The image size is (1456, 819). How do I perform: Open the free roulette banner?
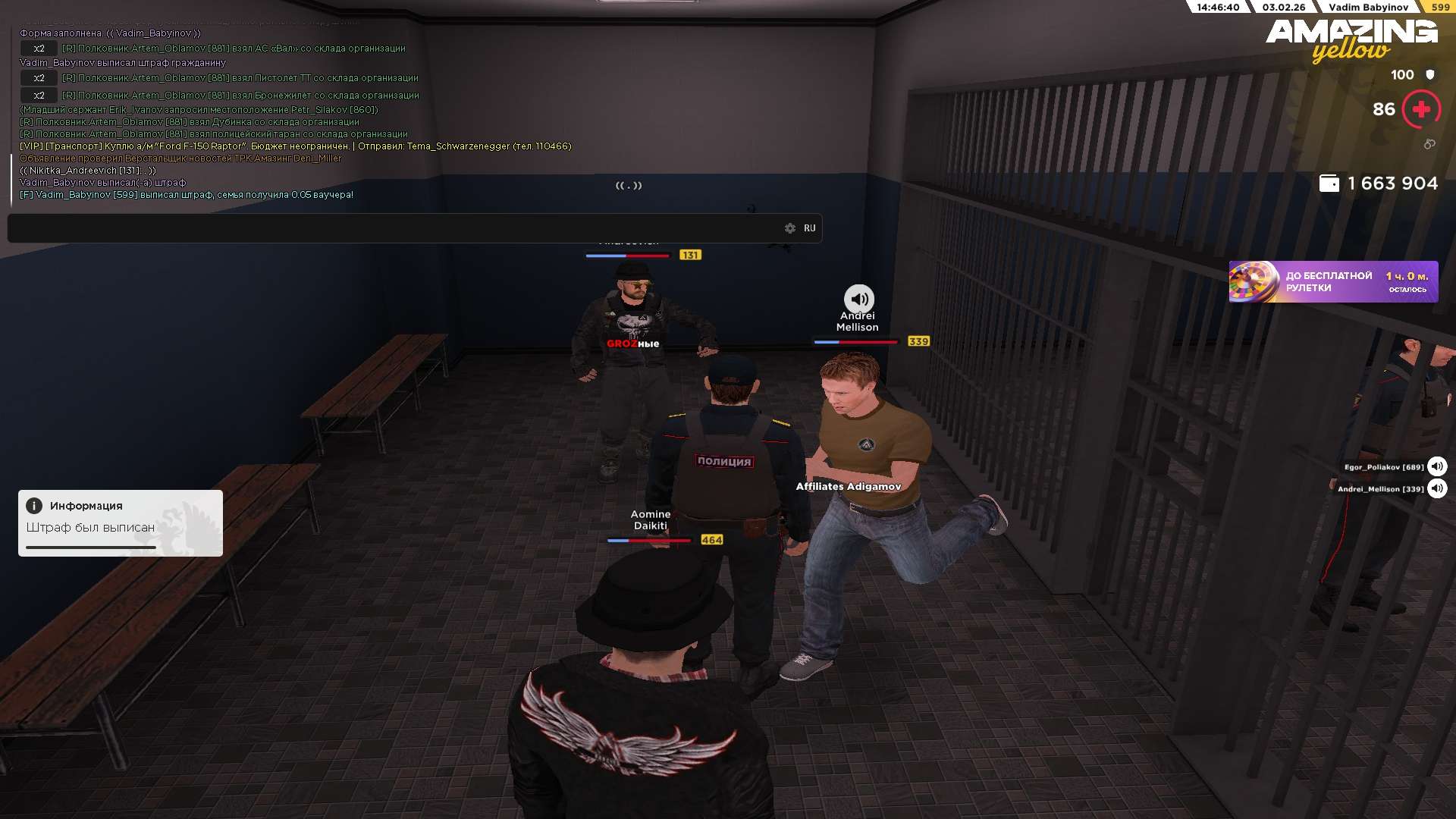tap(1333, 282)
